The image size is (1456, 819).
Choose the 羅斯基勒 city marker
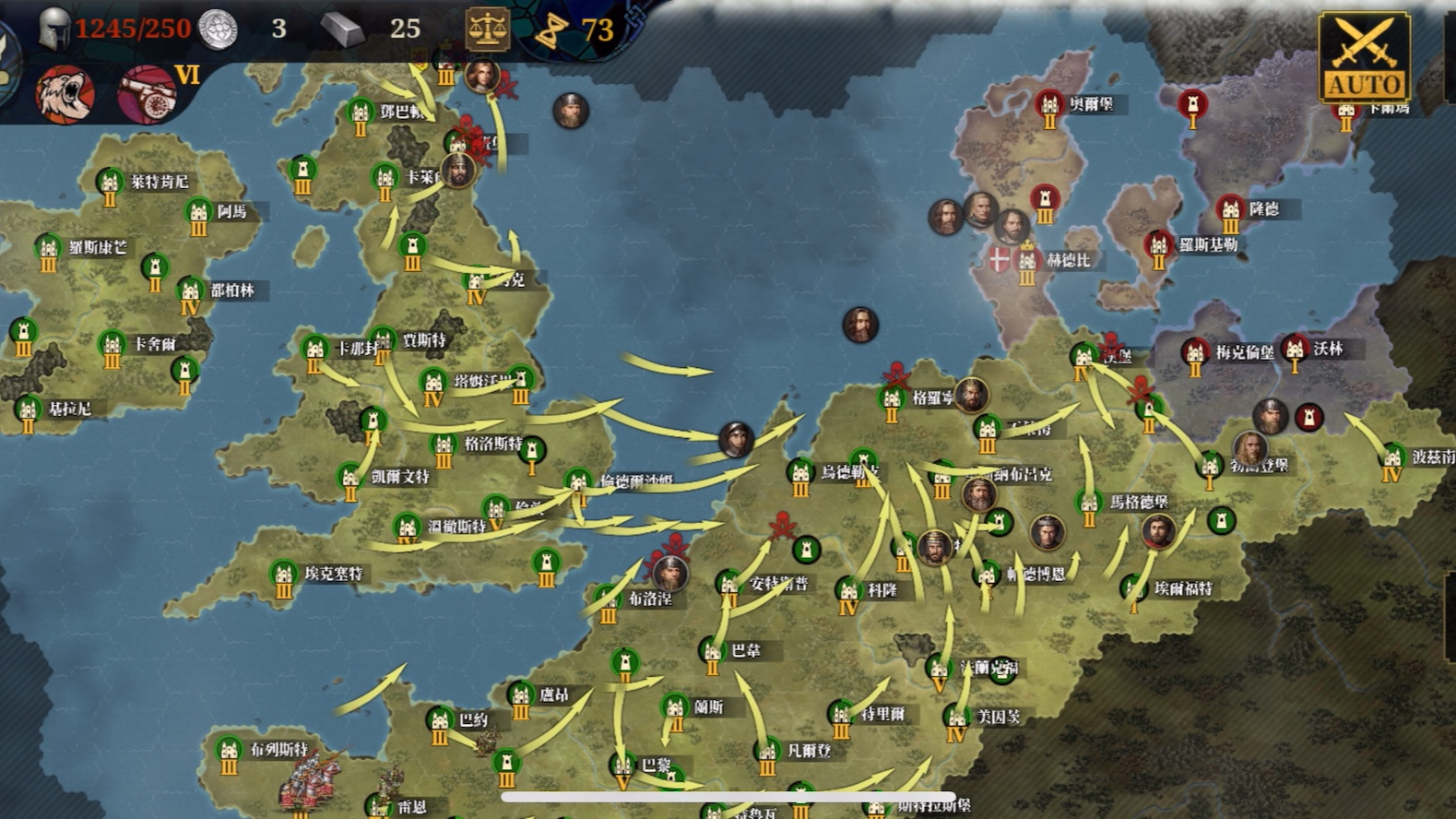(1159, 247)
